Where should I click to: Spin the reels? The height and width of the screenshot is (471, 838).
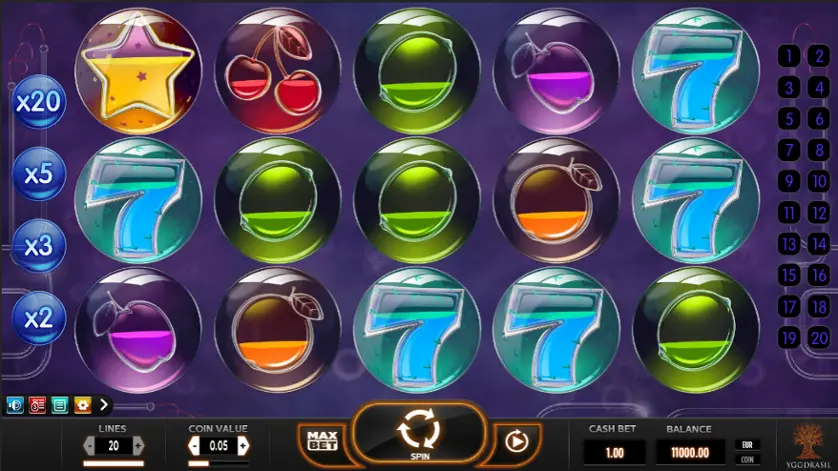tap(419, 433)
